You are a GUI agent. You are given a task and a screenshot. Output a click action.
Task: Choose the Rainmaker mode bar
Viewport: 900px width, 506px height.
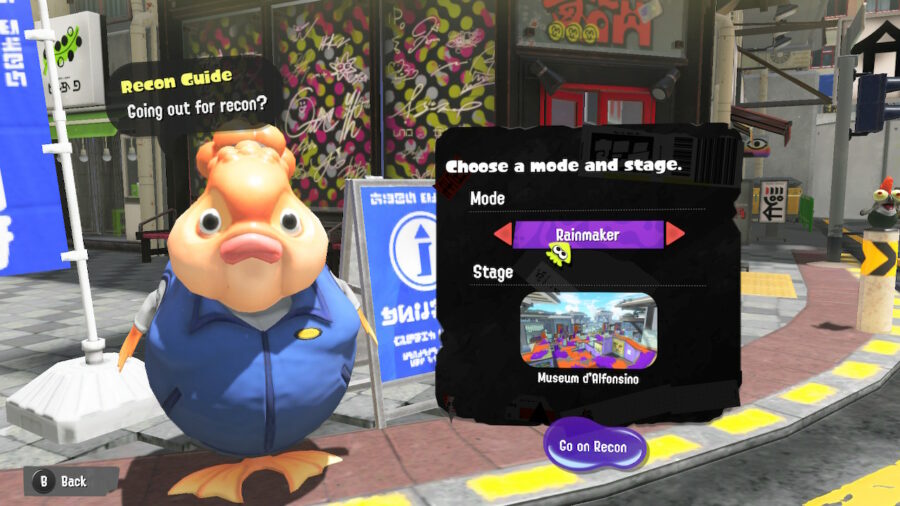click(588, 234)
